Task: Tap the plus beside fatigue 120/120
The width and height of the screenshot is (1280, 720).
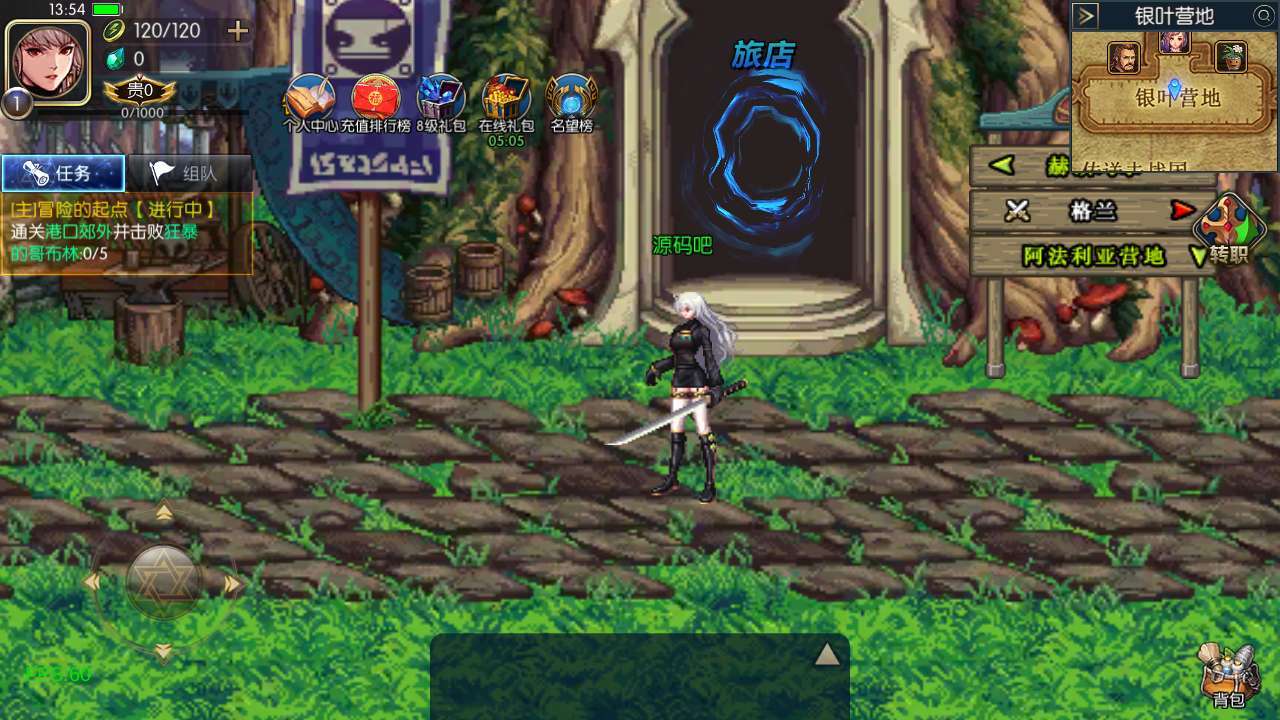Action: [x=237, y=31]
